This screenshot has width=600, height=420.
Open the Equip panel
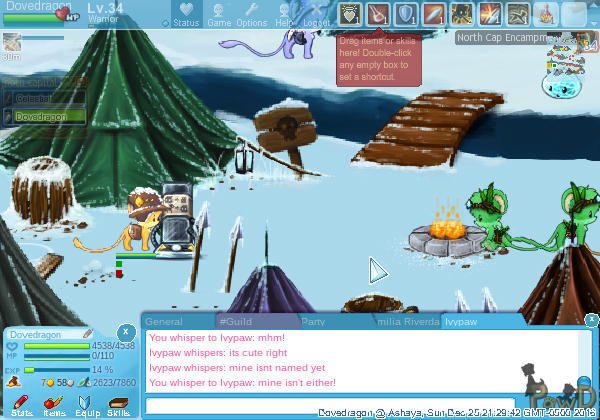(x=87, y=405)
